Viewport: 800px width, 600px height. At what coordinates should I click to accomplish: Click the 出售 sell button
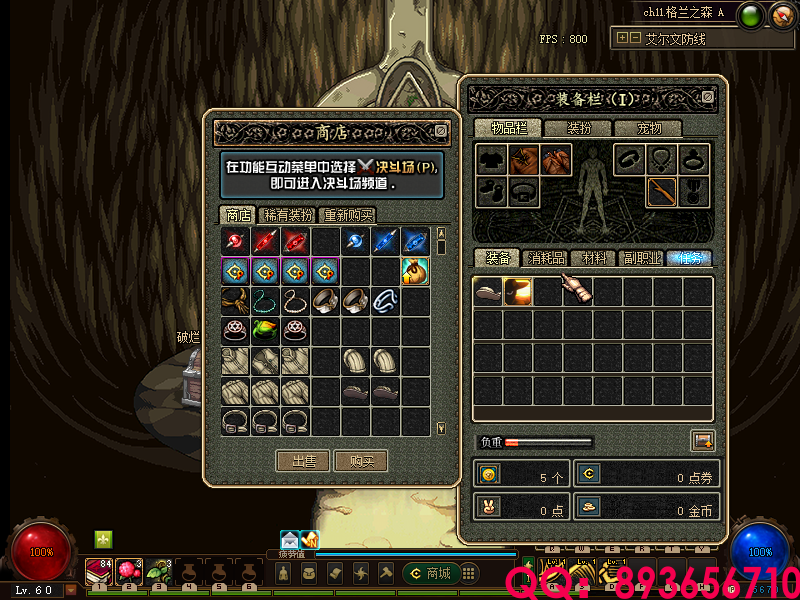[303, 461]
